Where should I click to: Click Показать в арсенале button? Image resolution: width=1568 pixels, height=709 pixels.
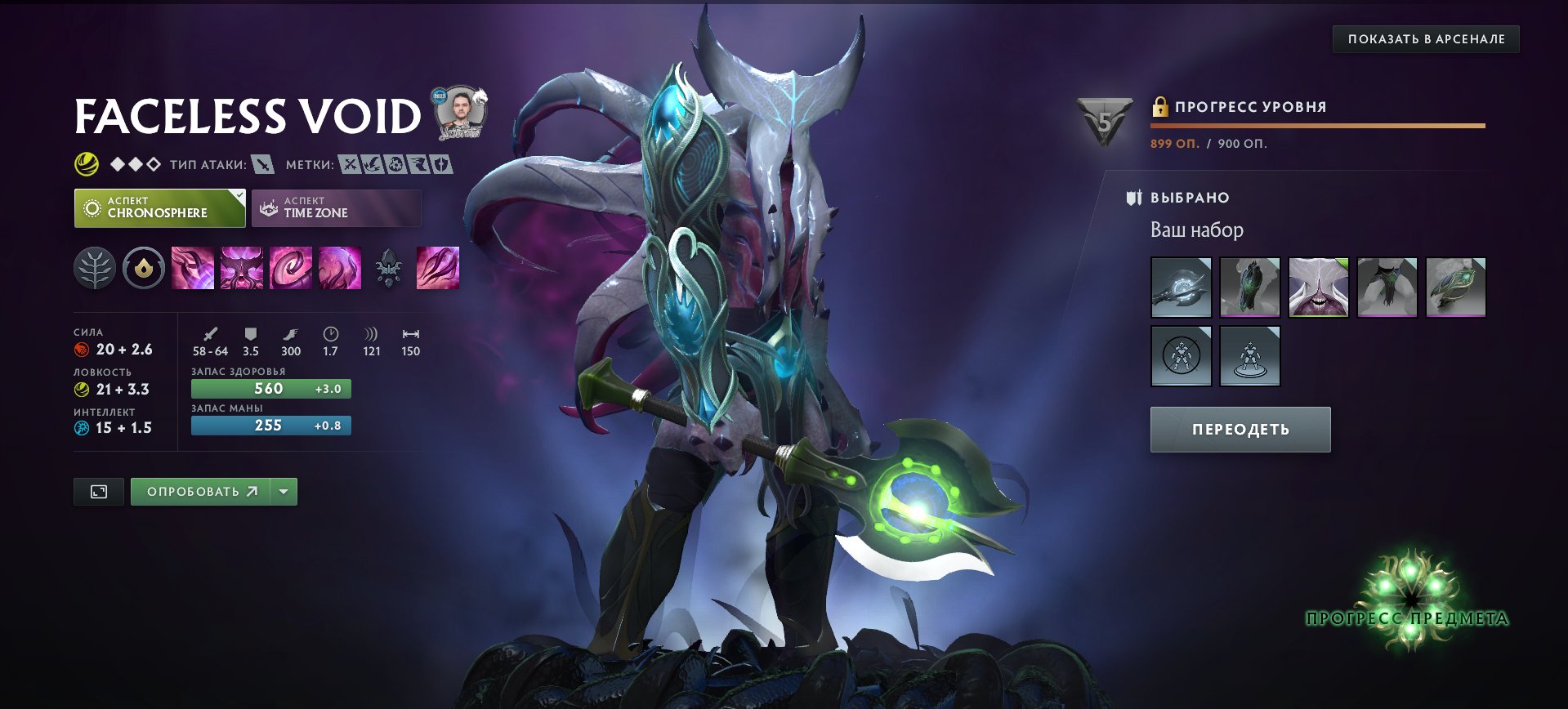coord(1426,38)
